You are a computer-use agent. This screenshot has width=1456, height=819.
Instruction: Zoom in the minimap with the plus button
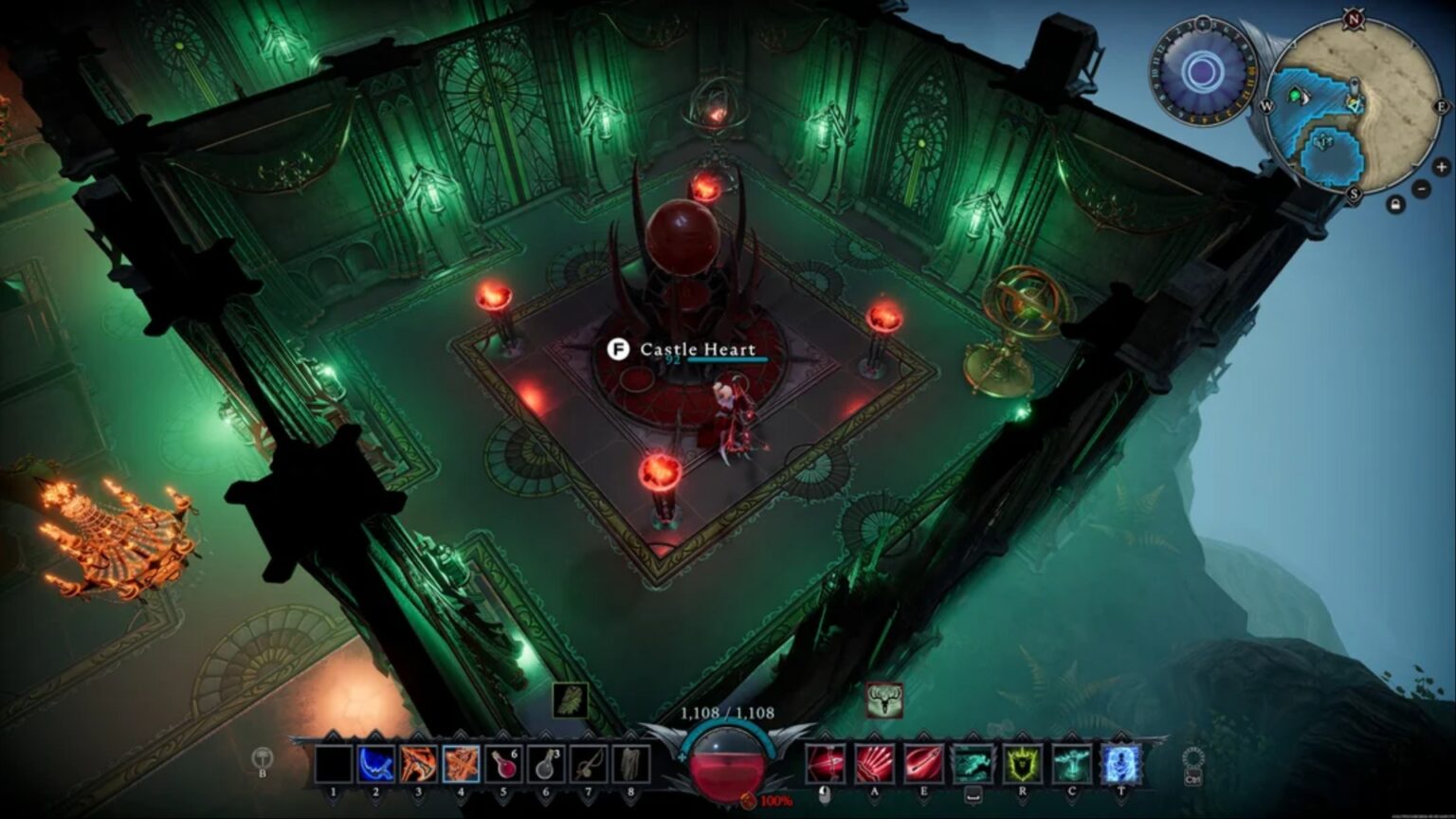click(x=1441, y=168)
